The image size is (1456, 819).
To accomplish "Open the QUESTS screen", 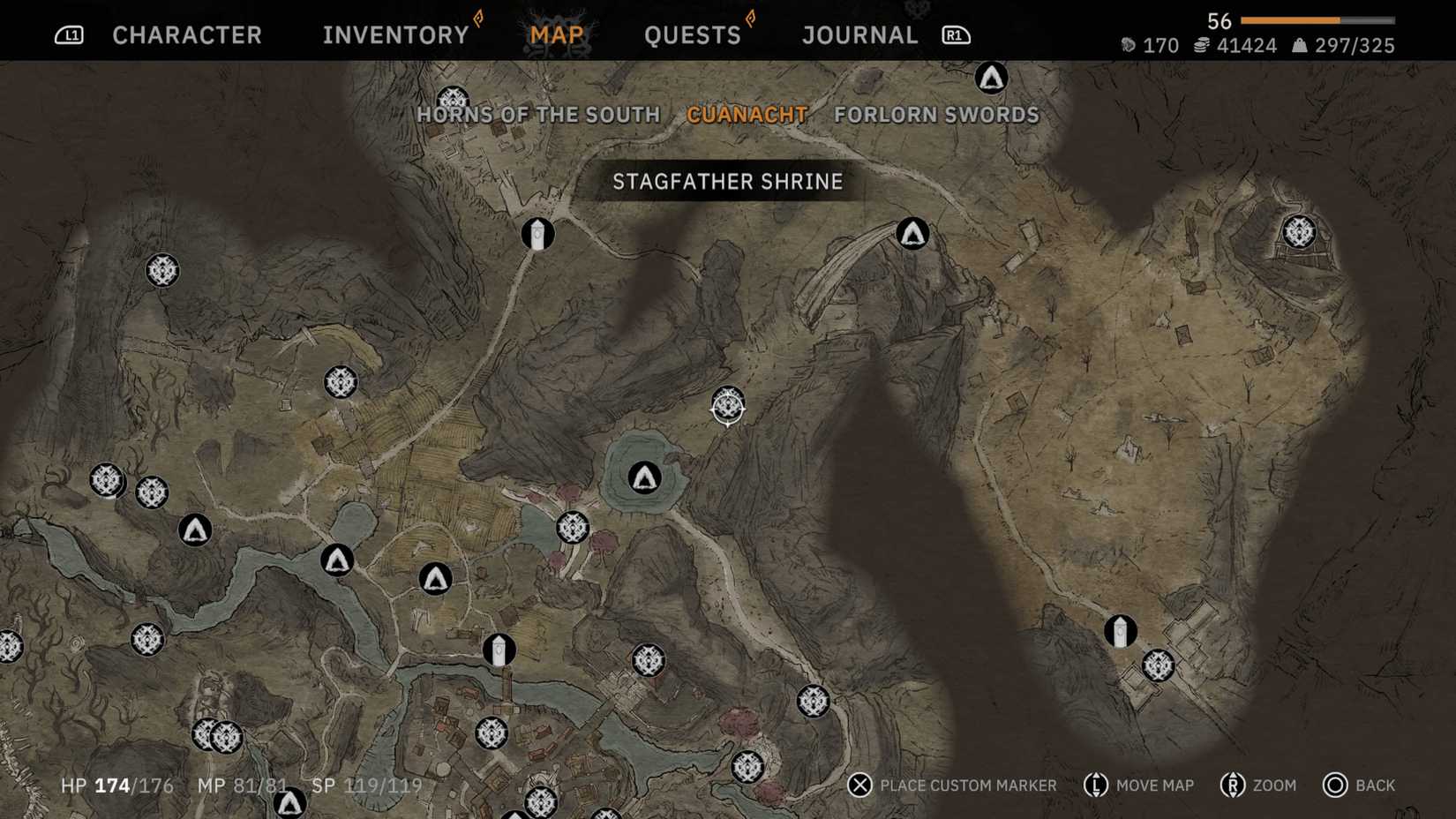I will [693, 34].
